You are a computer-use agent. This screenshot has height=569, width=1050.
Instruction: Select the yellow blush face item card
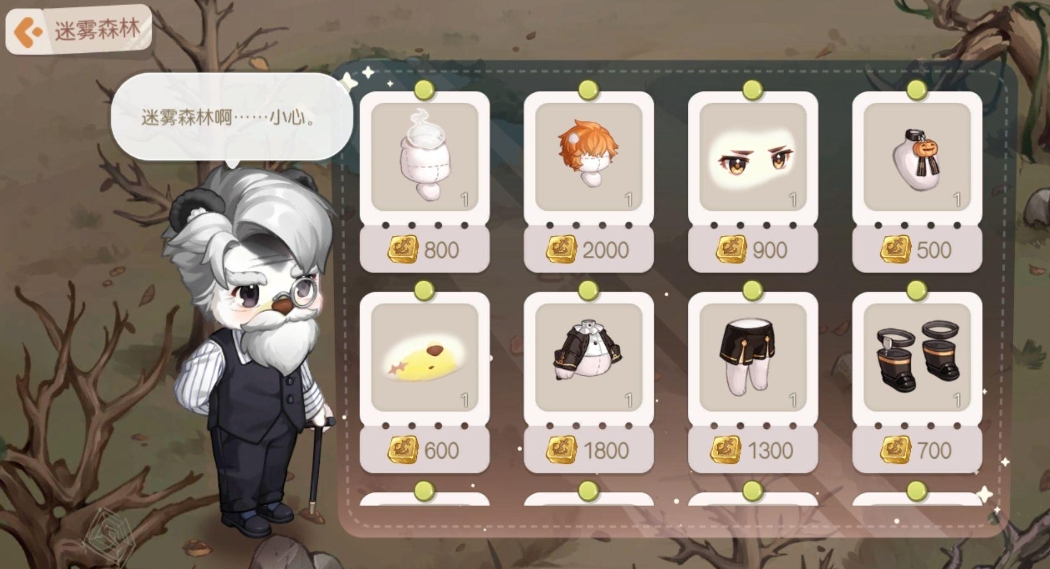click(424, 357)
